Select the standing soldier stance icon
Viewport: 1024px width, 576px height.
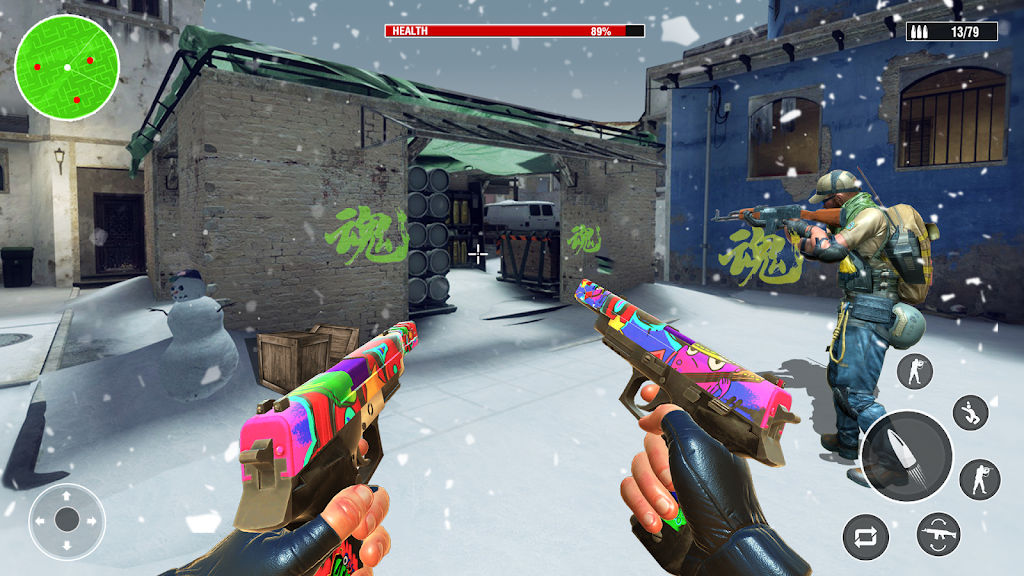click(914, 371)
